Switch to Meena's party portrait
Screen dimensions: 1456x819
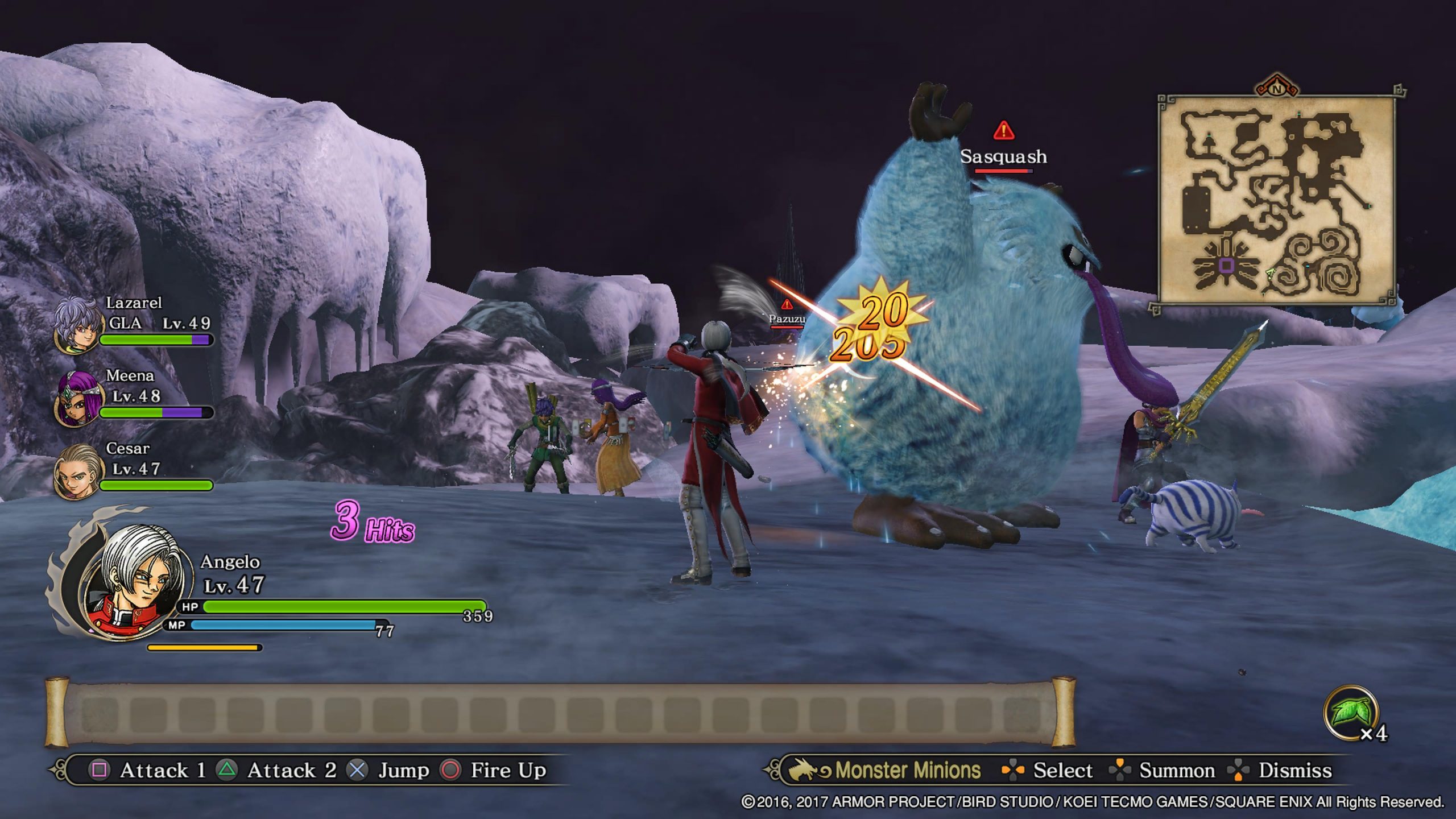click(76, 398)
